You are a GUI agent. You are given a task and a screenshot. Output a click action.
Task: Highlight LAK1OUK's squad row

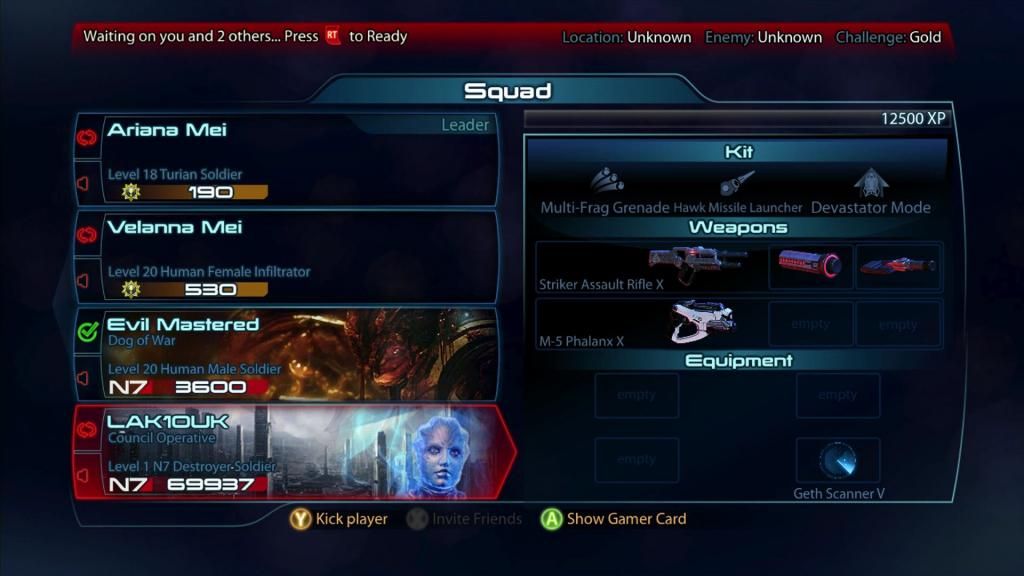[290, 452]
